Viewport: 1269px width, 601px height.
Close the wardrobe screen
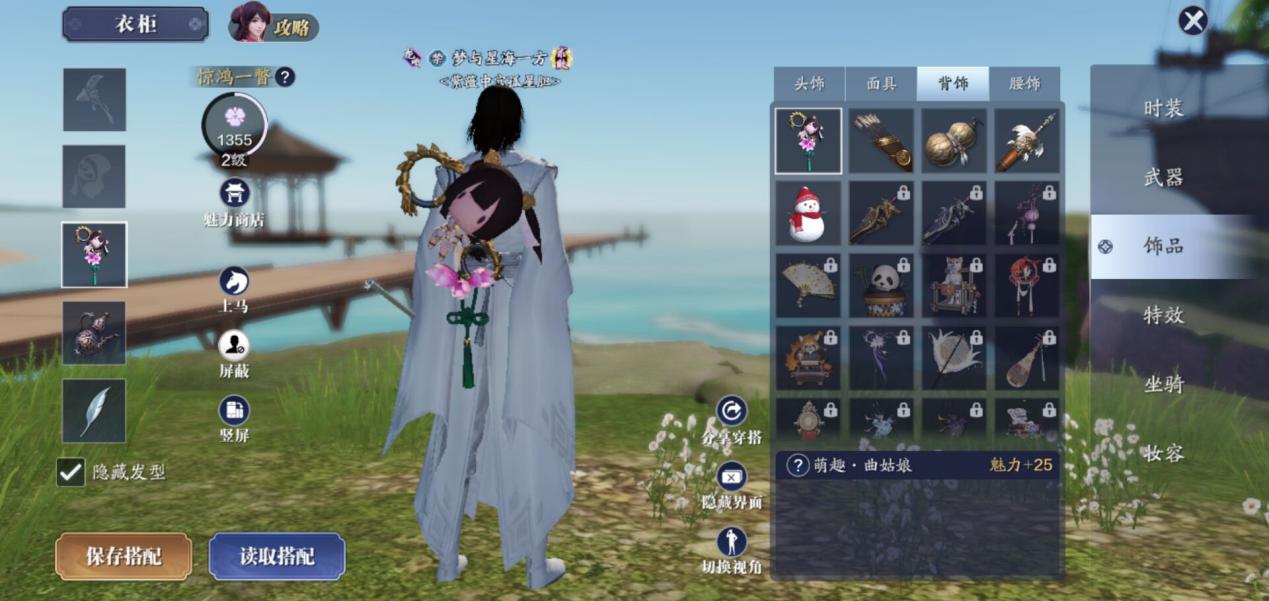tap(1192, 21)
